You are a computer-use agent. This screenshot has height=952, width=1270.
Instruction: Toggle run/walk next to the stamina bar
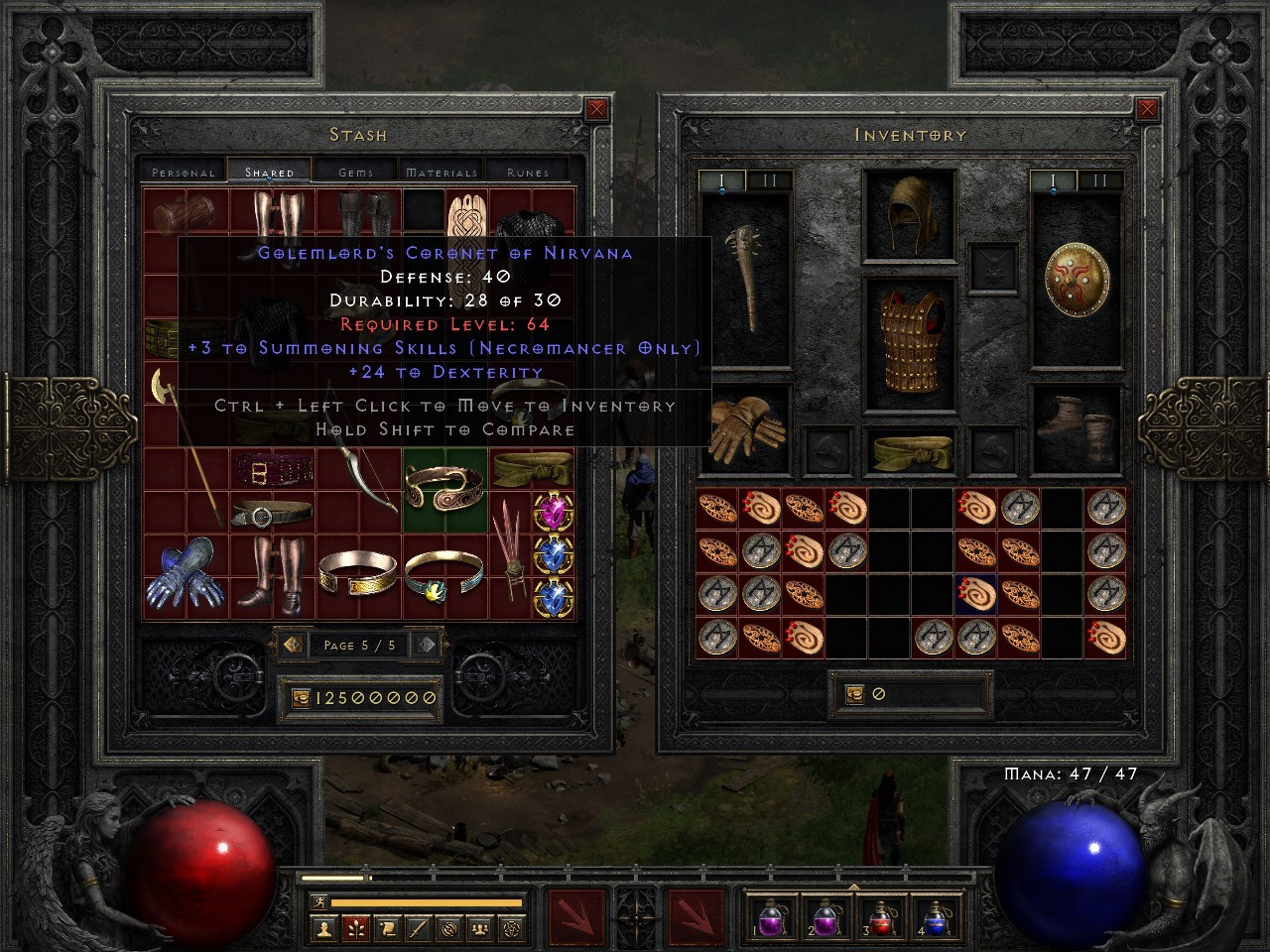(x=318, y=900)
